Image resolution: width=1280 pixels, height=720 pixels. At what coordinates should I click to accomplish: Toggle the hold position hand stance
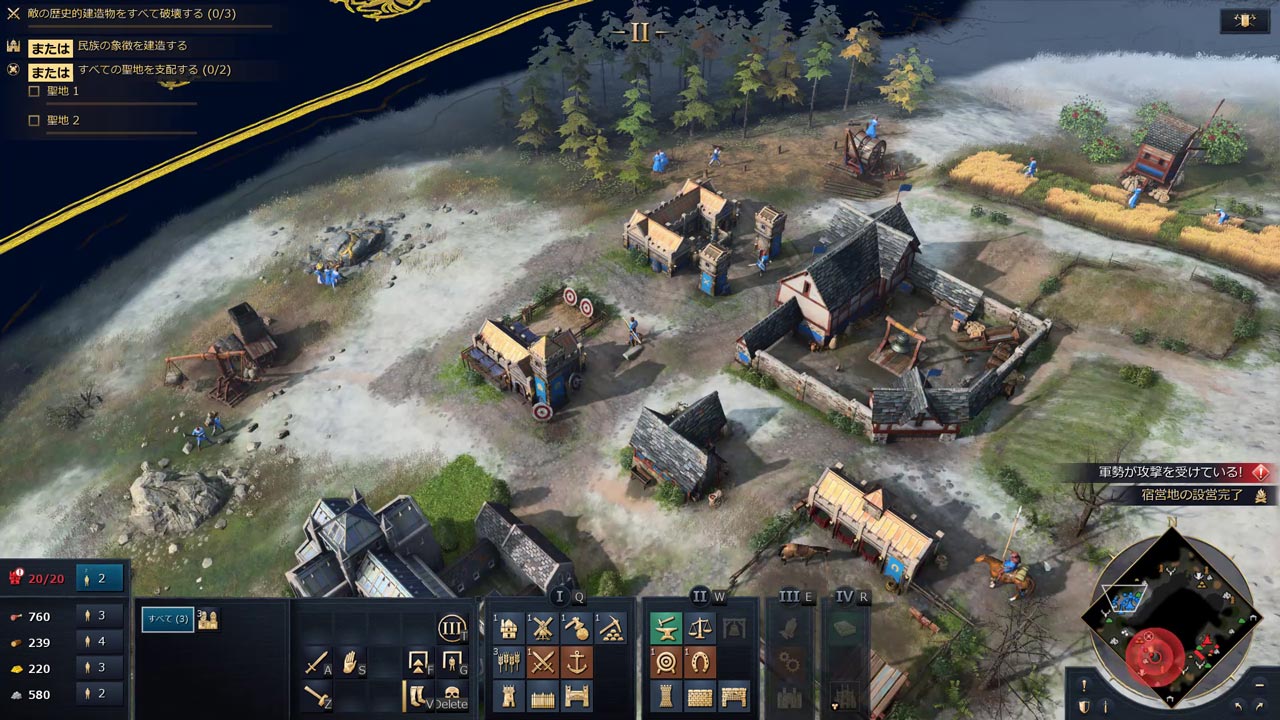pyautogui.click(x=350, y=662)
